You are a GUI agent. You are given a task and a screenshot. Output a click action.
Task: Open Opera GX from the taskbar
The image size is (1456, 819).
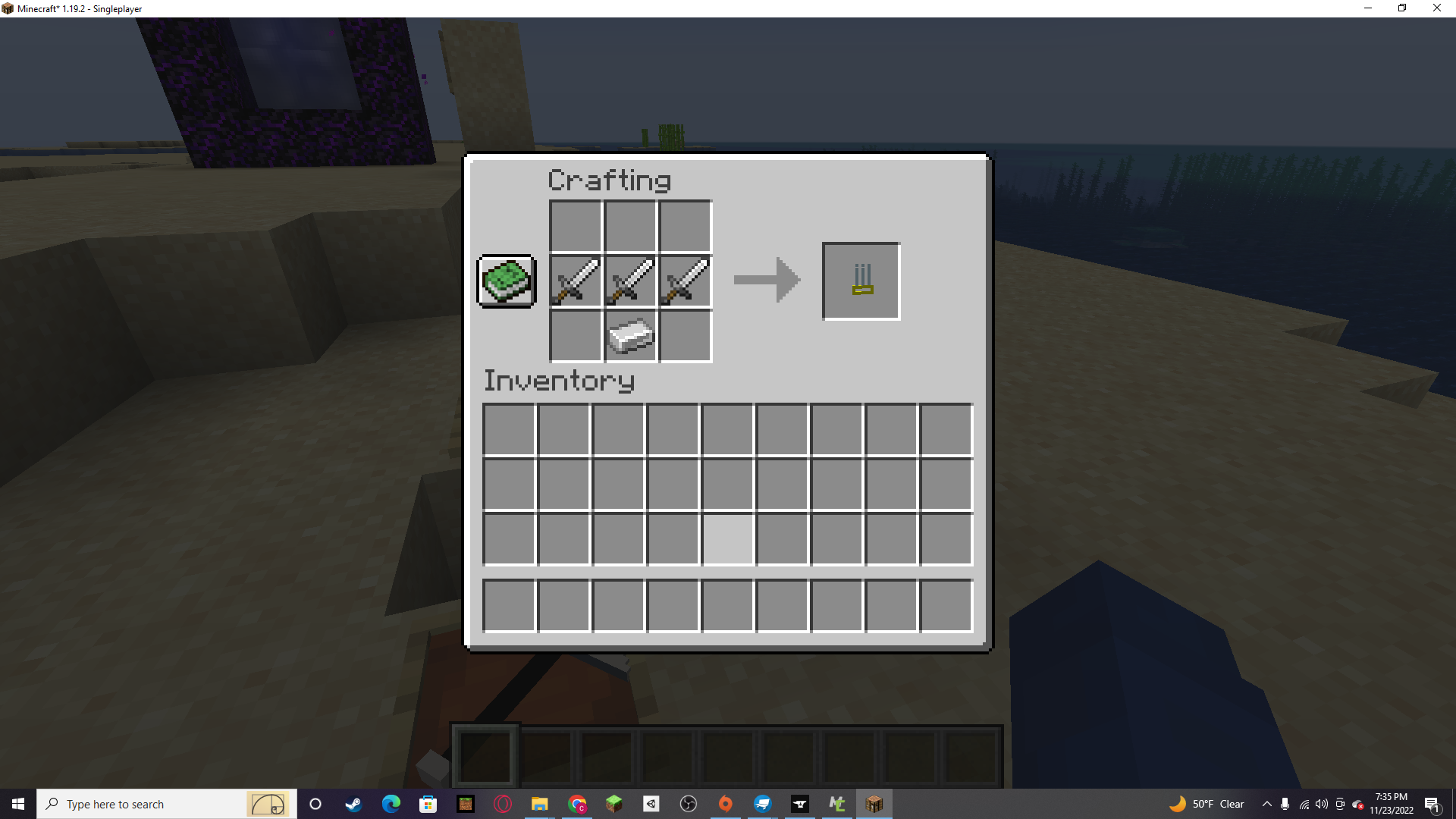[501, 804]
